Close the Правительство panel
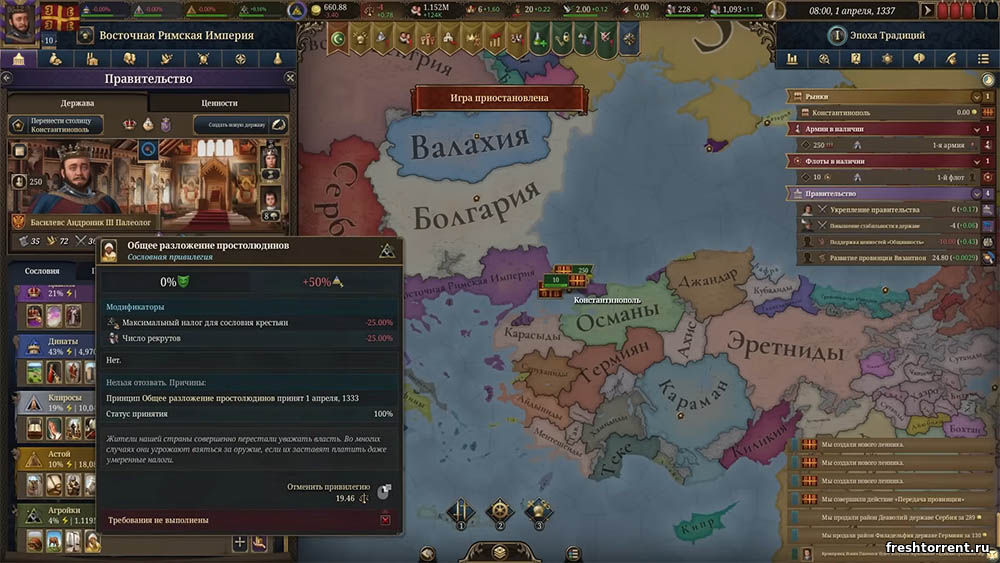The height and width of the screenshot is (563, 1000). [x=290, y=78]
